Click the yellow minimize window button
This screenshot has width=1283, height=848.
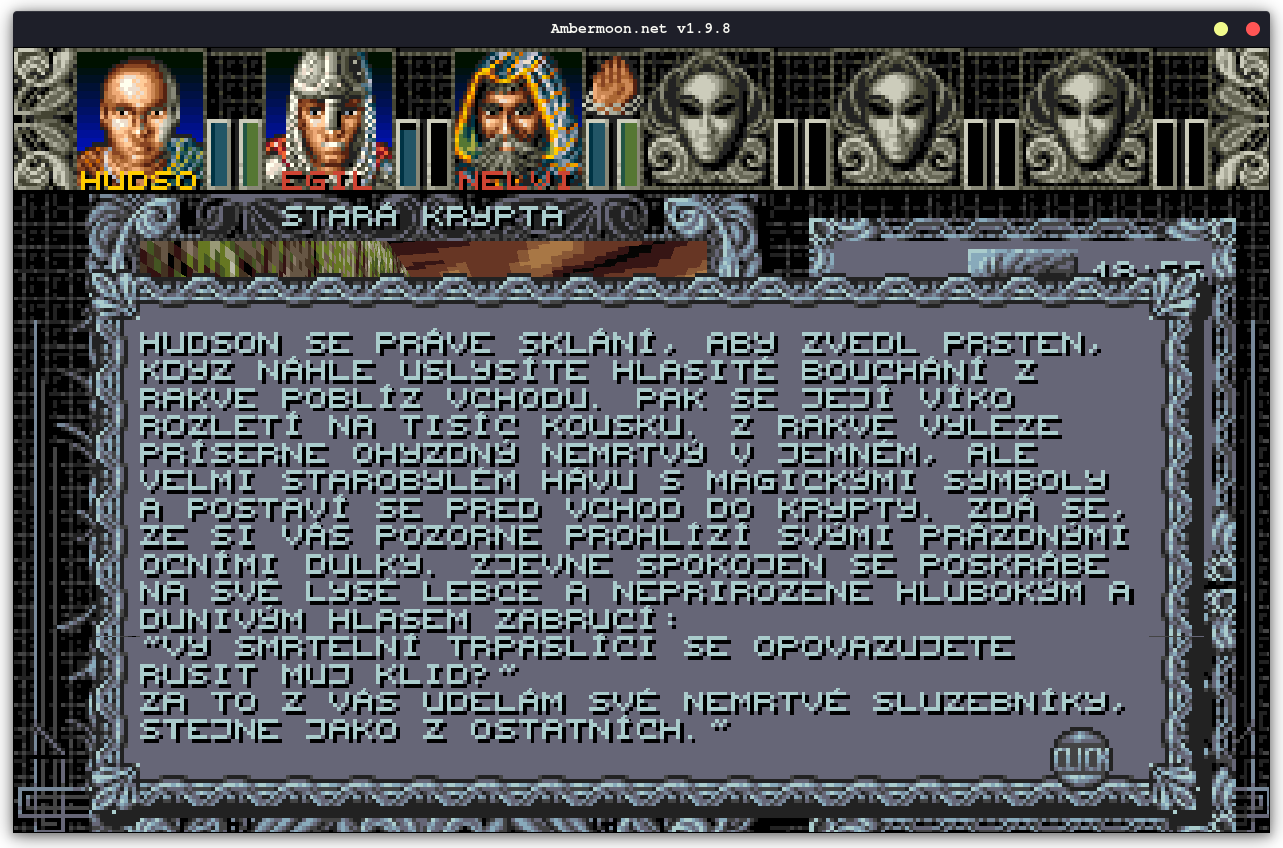pyautogui.click(x=1221, y=29)
